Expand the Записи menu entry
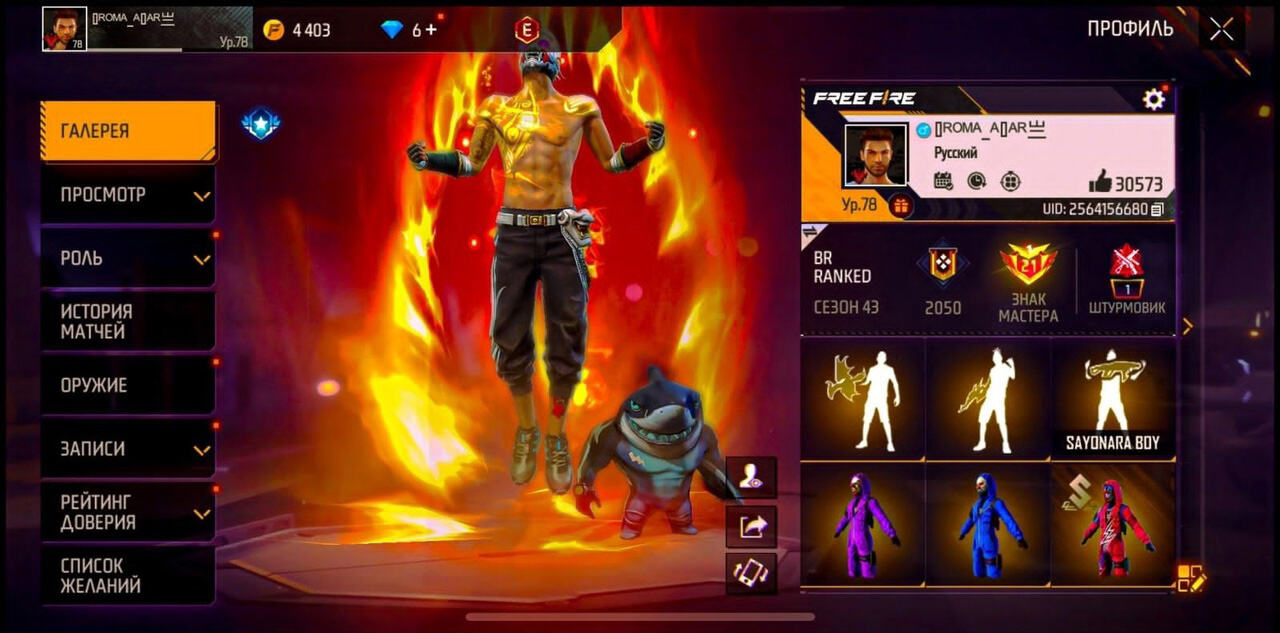 (128, 449)
